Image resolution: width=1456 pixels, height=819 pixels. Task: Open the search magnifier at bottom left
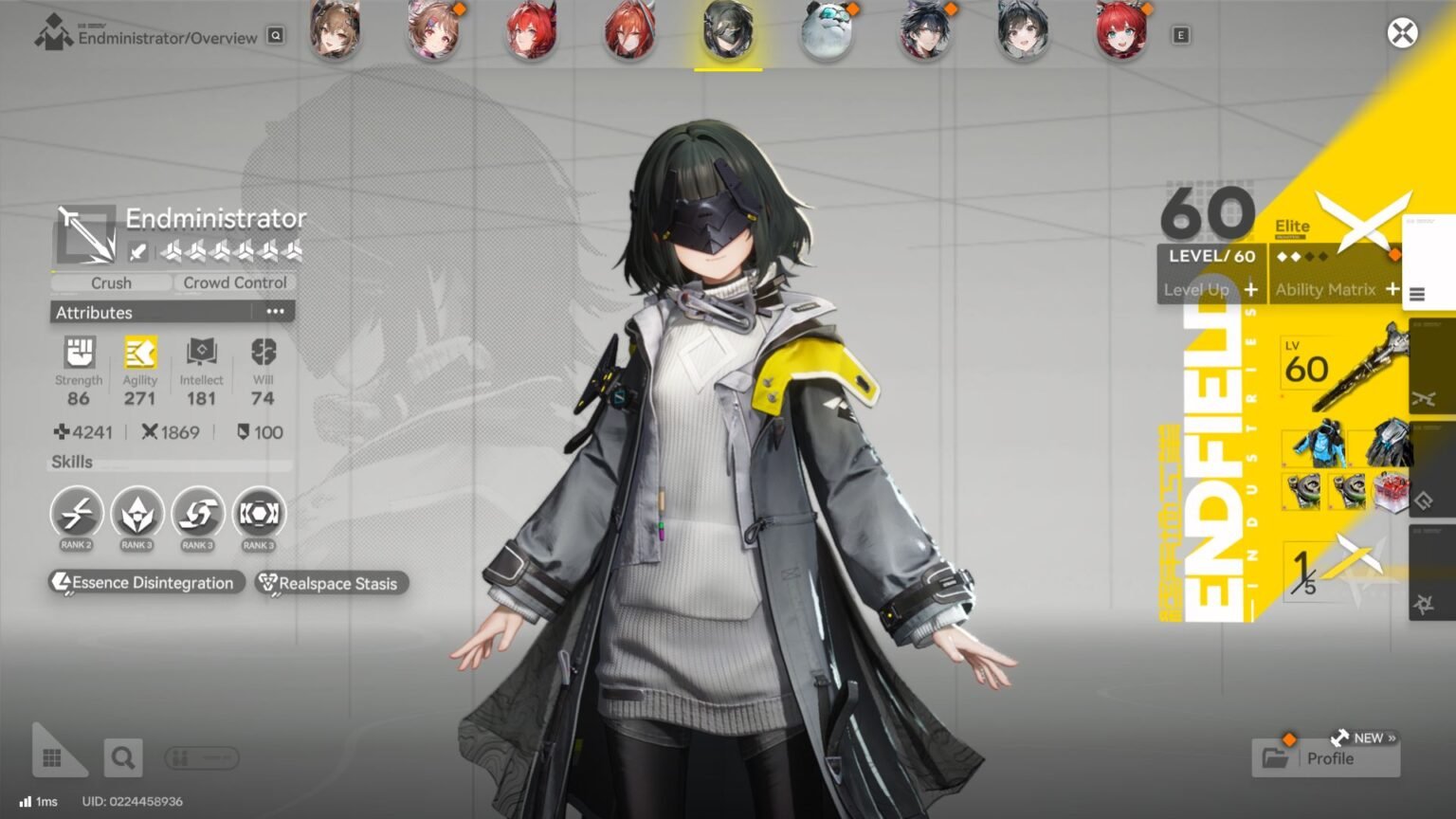(122, 756)
